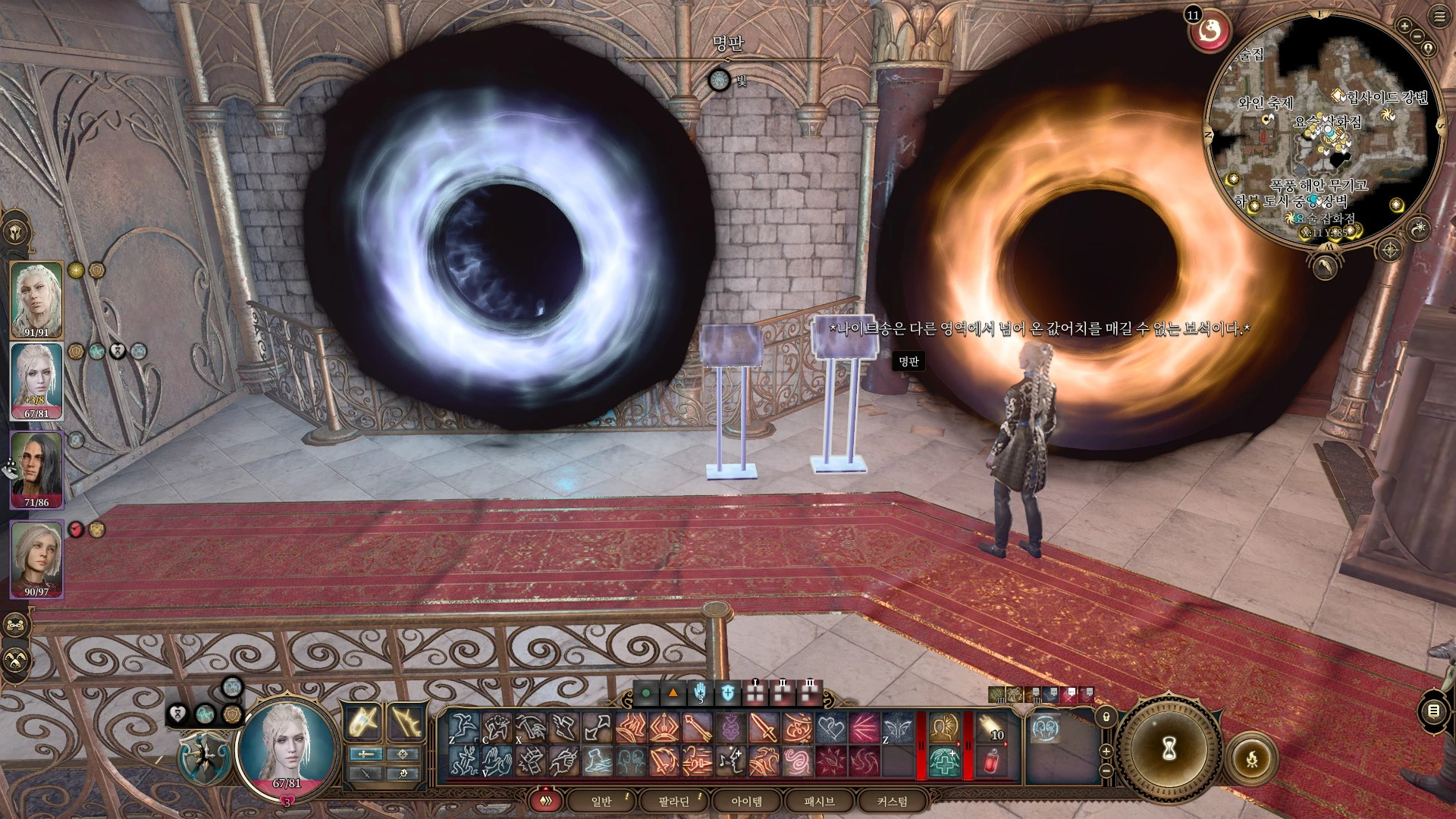Image resolution: width=1456 pixels, height=819 pixels.
Task: Click the hourglass end turn button
Action: (1169, 749)
